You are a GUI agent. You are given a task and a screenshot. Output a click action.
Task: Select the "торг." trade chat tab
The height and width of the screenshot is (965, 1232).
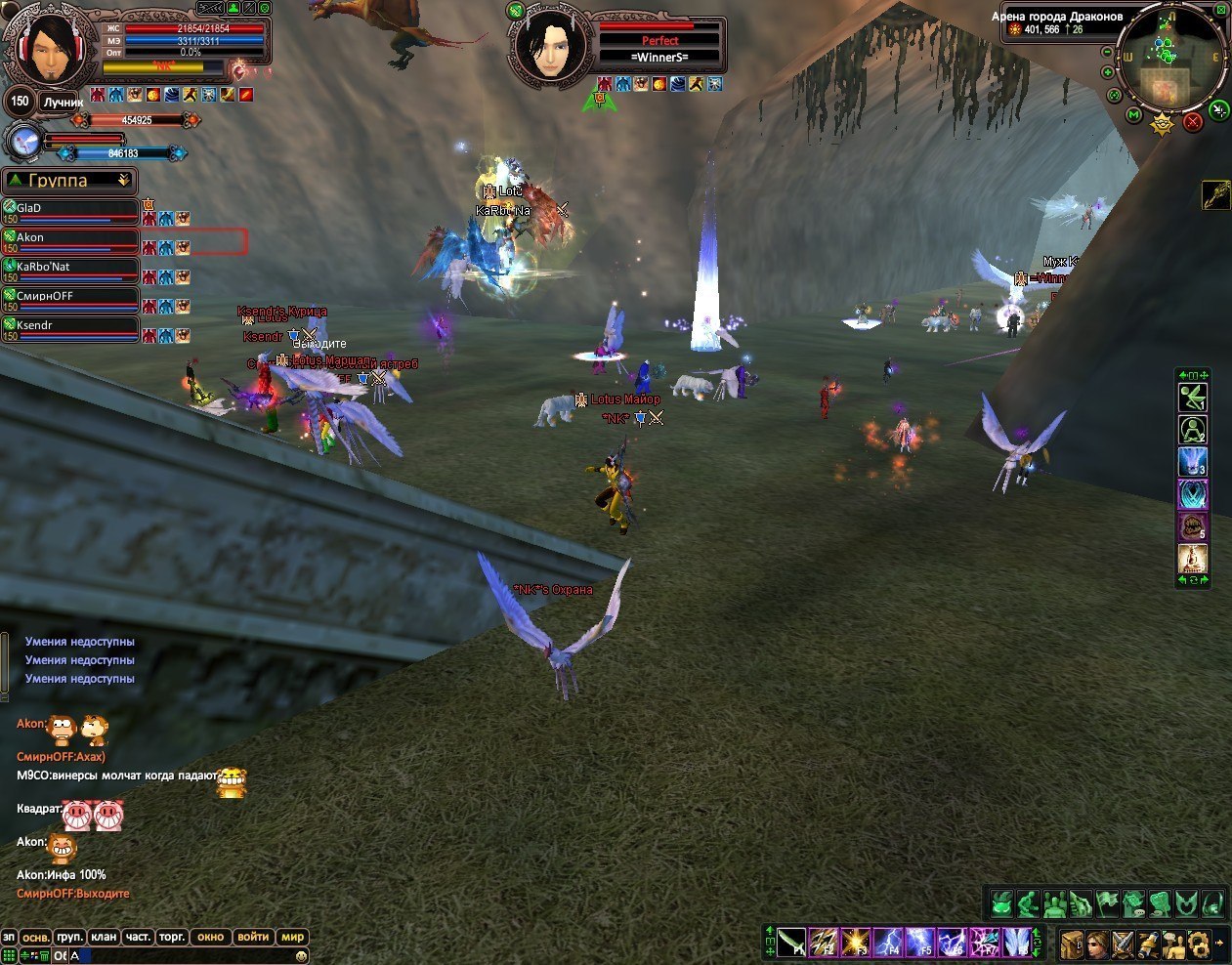coord(172,937)
